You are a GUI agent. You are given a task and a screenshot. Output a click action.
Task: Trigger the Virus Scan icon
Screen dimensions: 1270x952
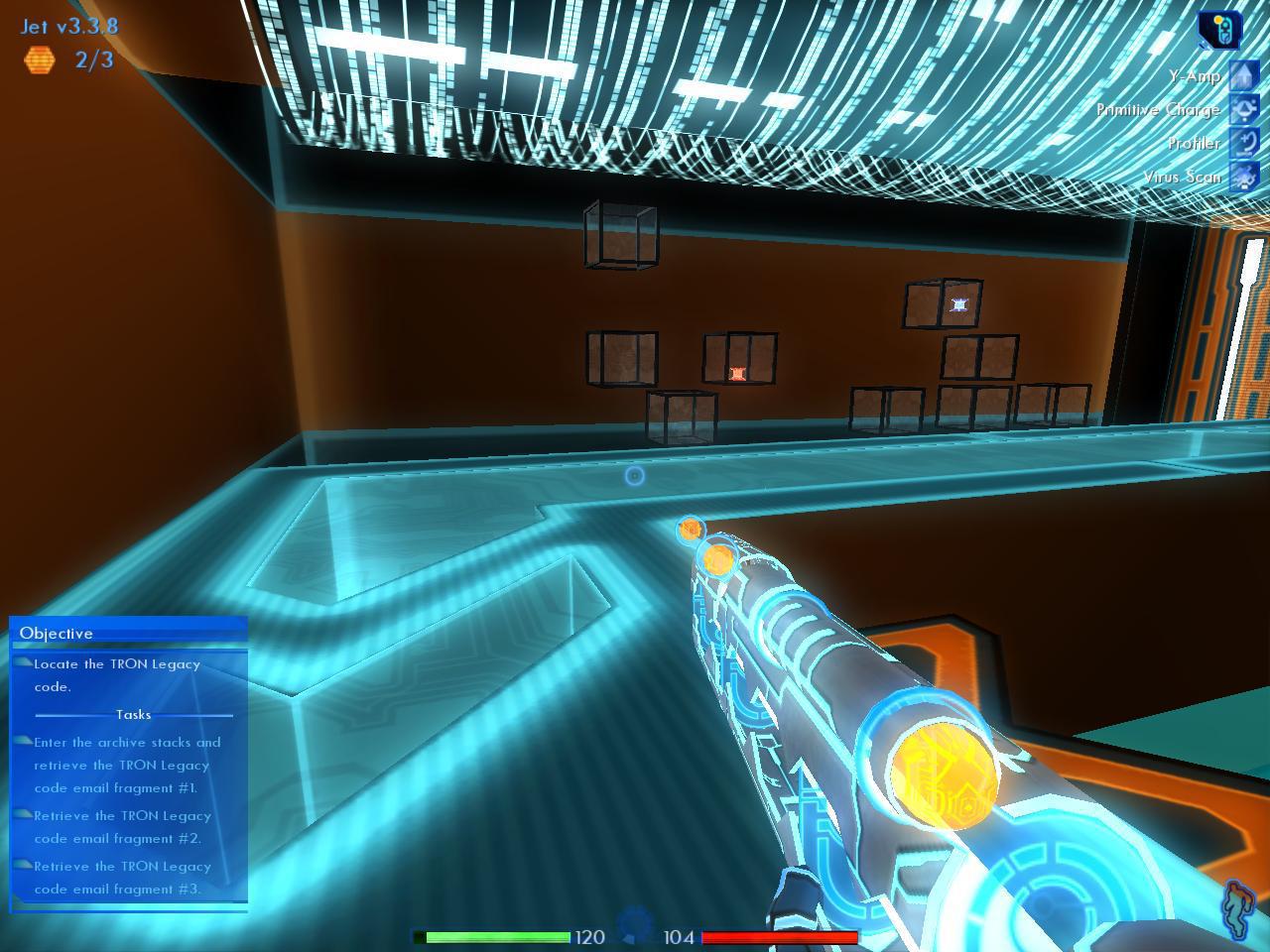pos(1243,176)
